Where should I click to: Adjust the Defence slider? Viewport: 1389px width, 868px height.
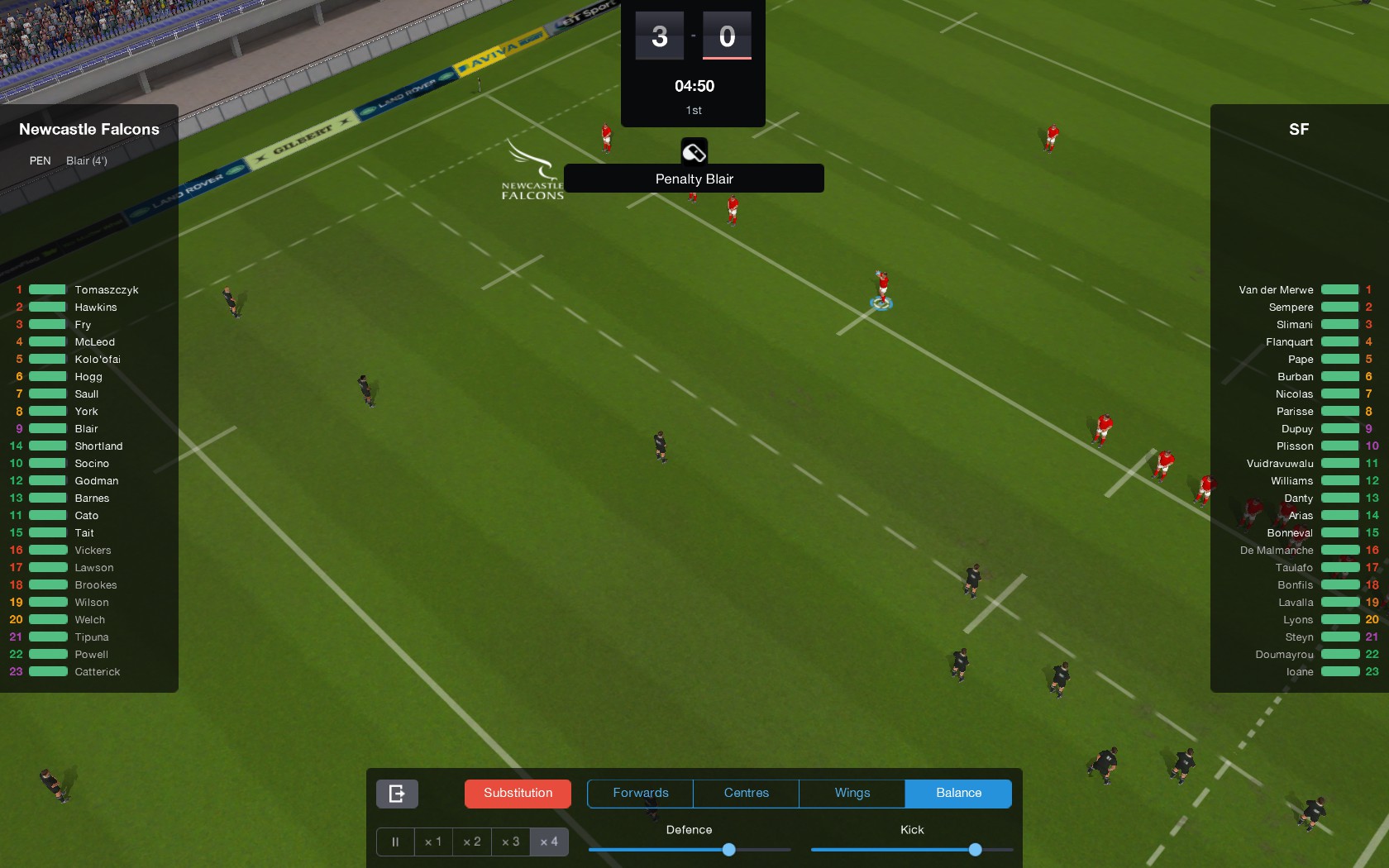pyautogui.click(x=728, y=850)
